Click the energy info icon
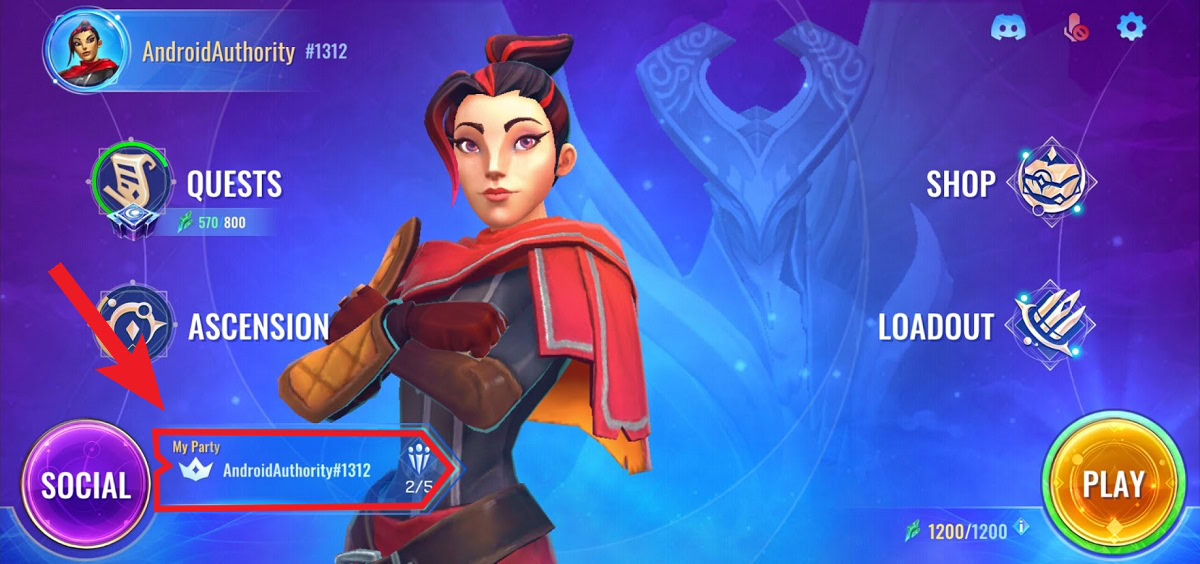This screenshot has width=1200, height=564. tap(1021, 529)
